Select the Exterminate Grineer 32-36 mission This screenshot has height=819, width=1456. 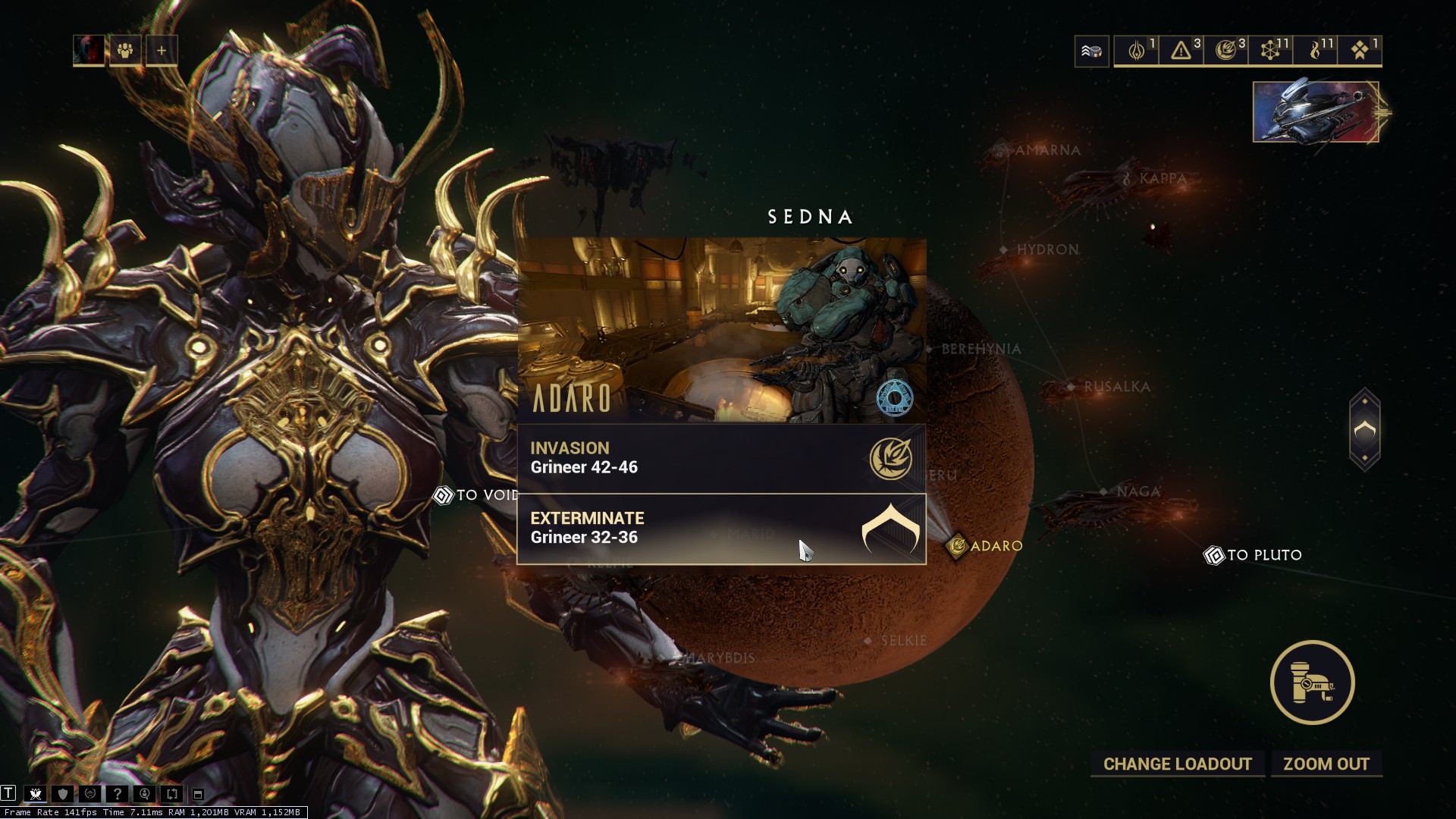[720, 529]
